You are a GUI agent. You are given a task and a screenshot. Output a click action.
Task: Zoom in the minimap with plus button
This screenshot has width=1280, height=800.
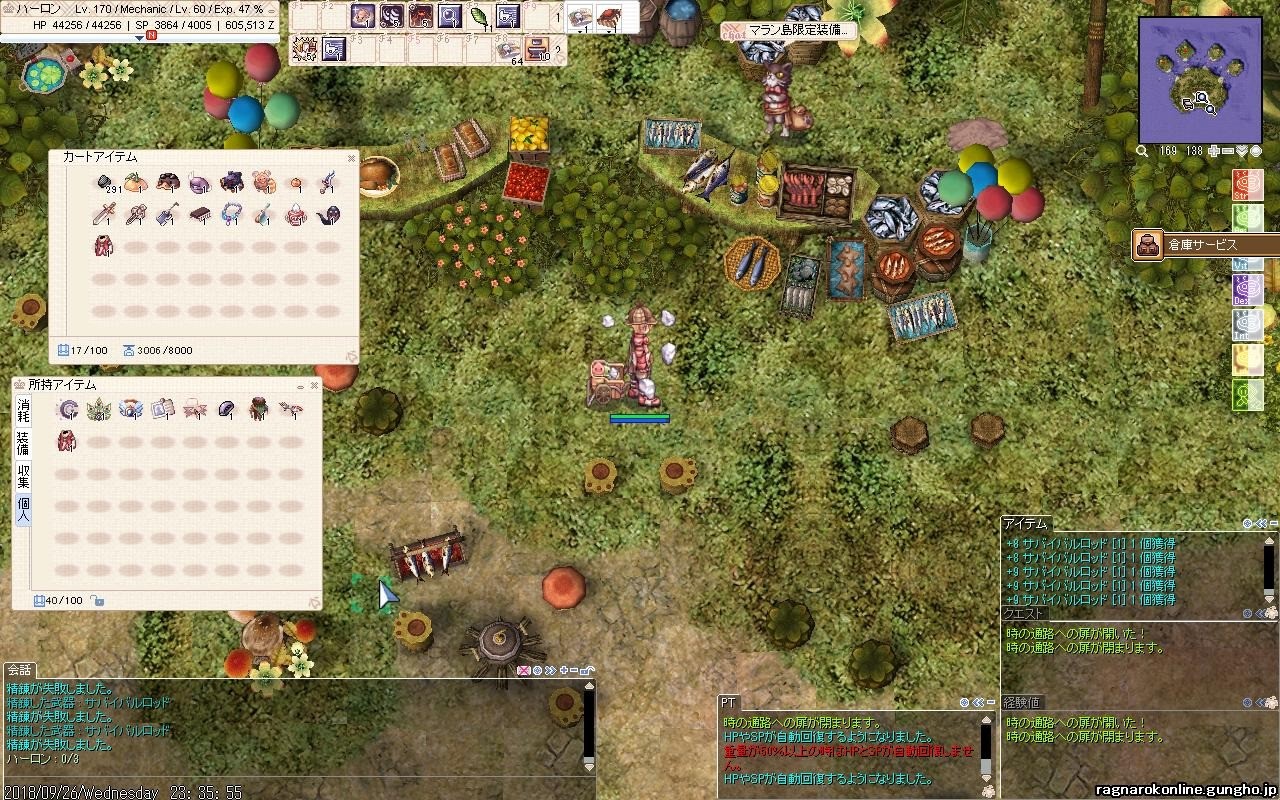pyautogui.click(x=1214, y=151)
